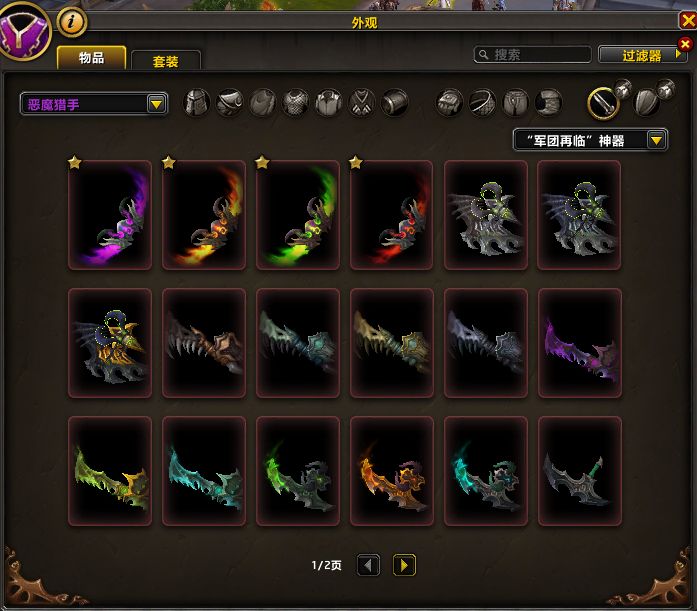Click the previous page arrow

[368, 566]
